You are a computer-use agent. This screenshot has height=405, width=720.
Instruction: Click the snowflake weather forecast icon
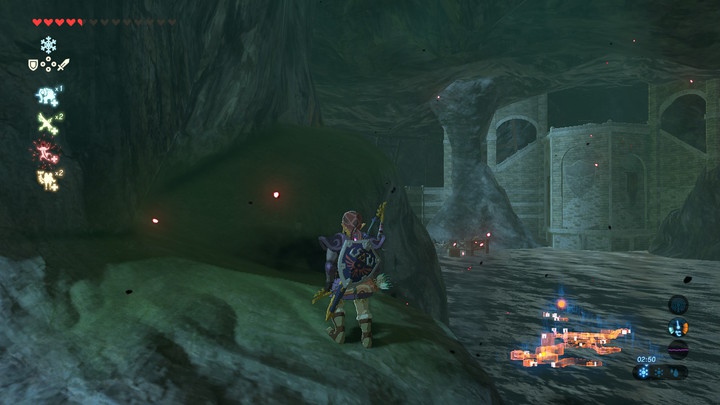pyautogui.click(x=645, y=372)
